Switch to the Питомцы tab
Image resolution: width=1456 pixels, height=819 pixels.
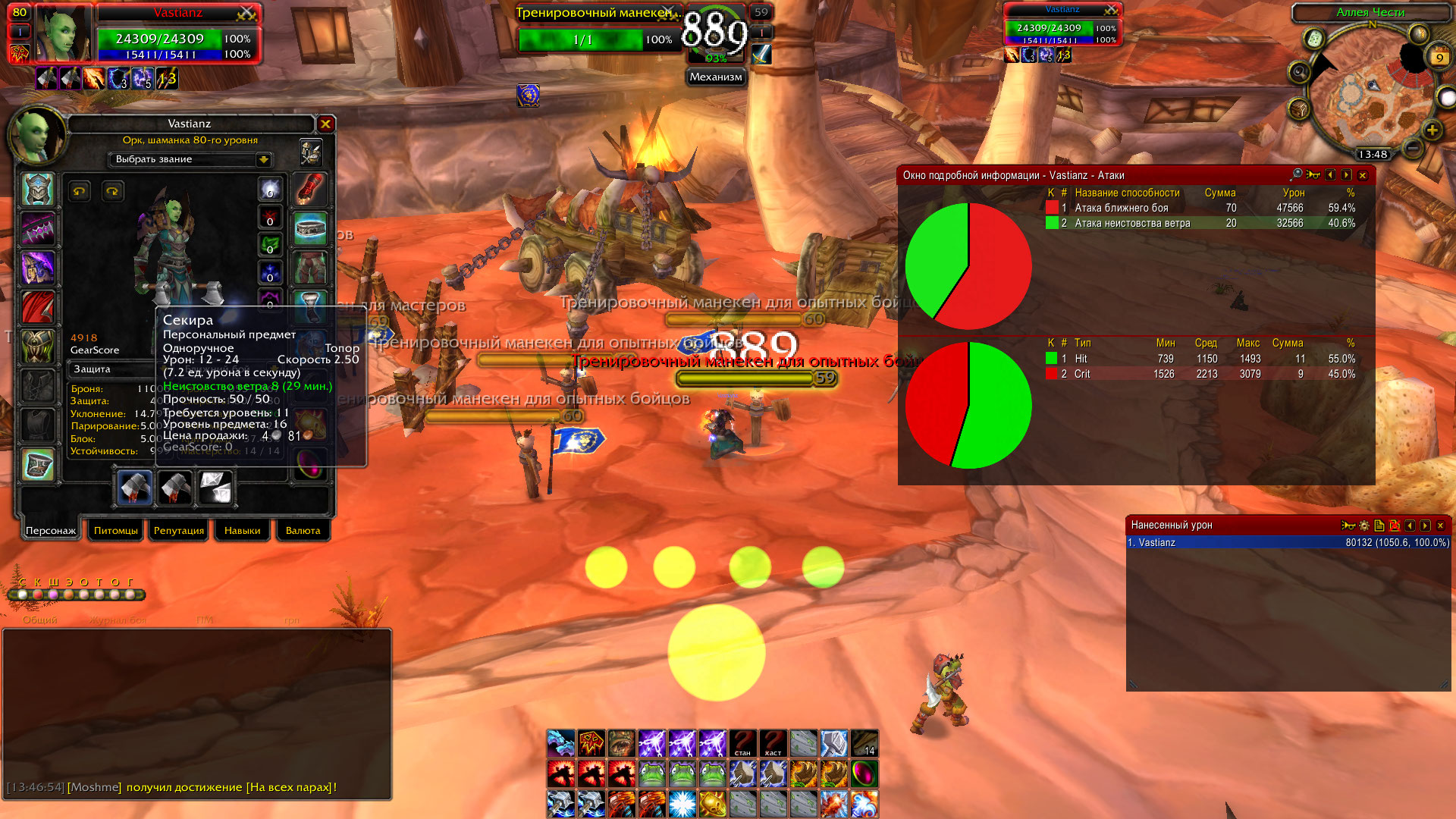pos(116,530)
